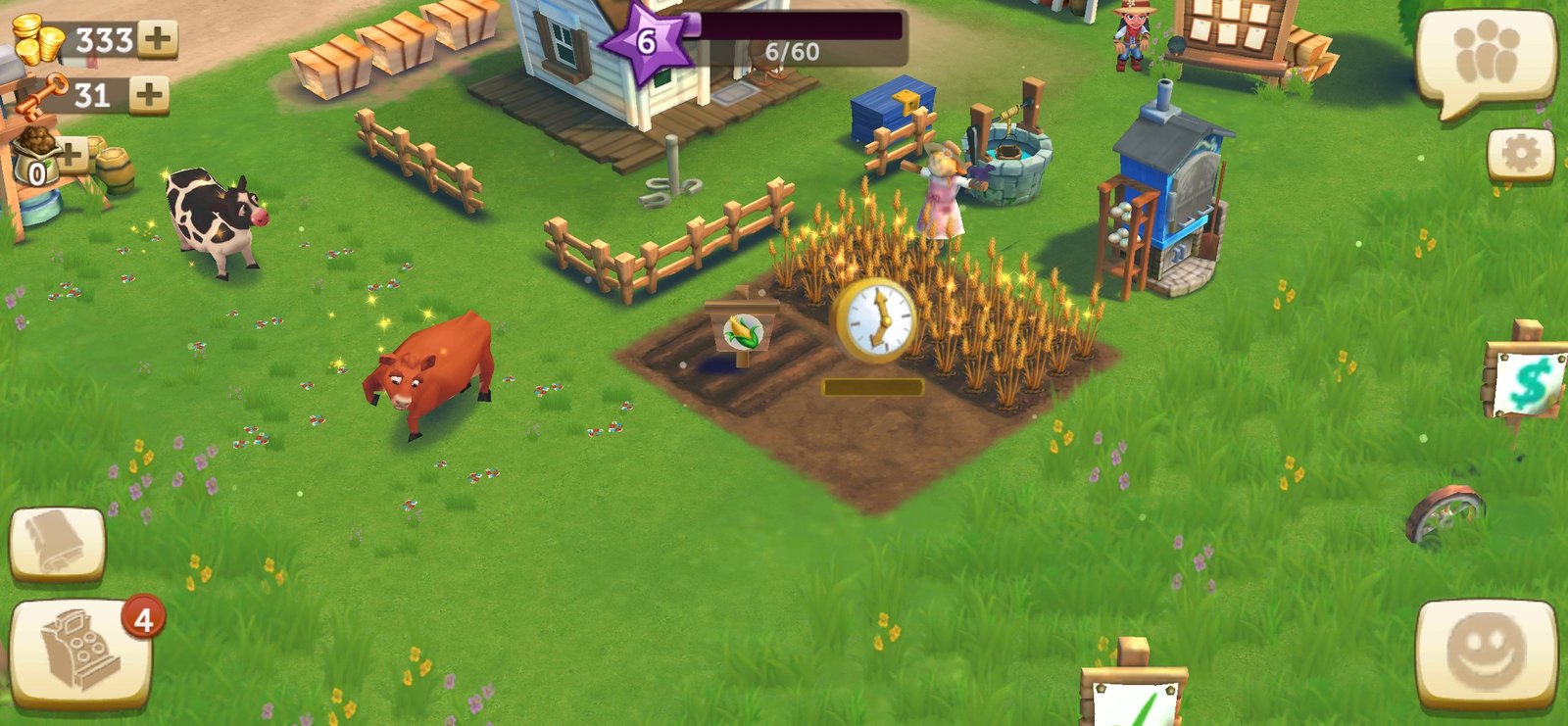The width and height of the screenshot is (1568, 726).
Task: Open the cash register shop
Action: (x=80, y=653)
